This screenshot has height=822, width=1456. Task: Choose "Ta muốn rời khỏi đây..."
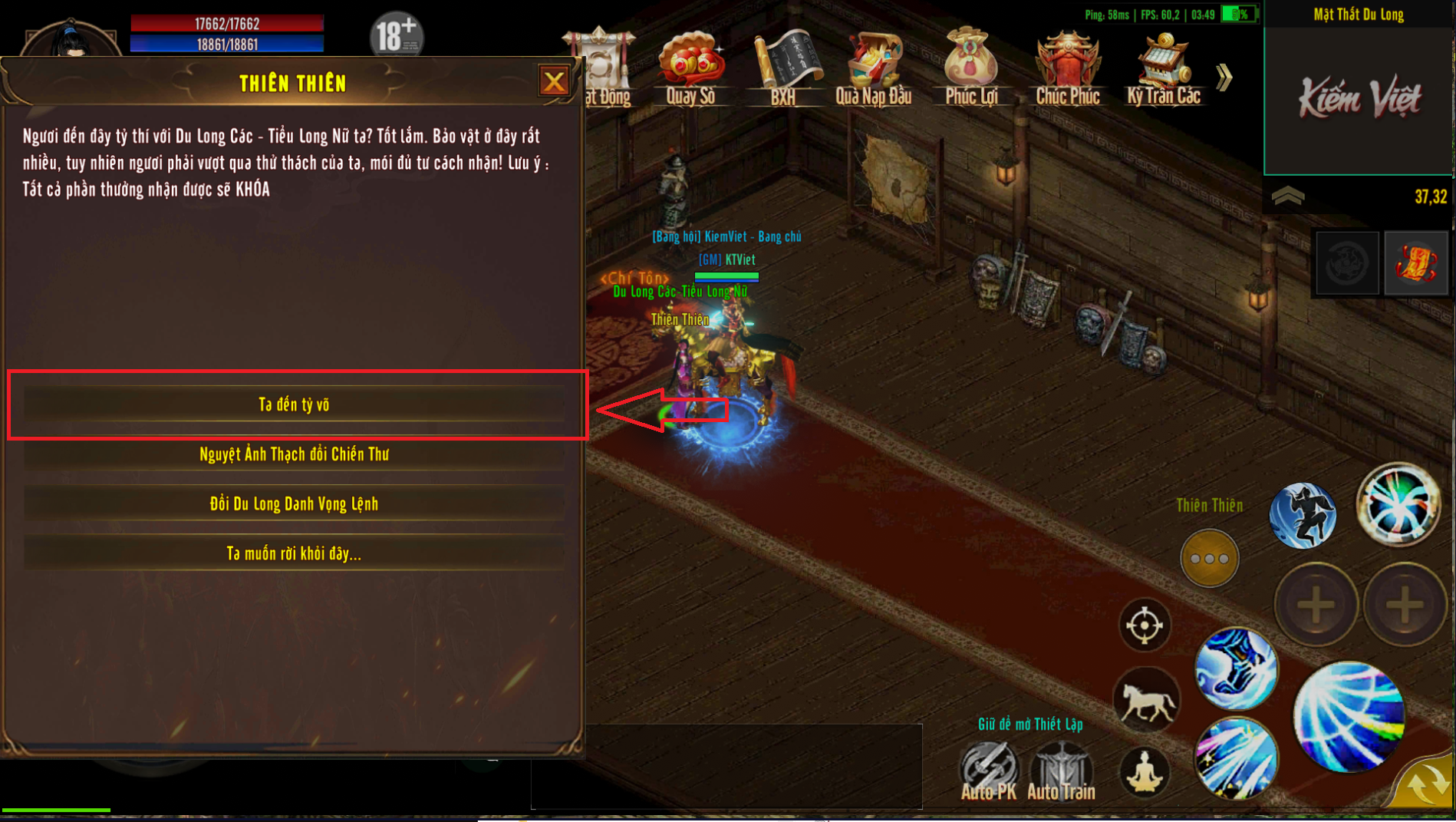point(294,553)
